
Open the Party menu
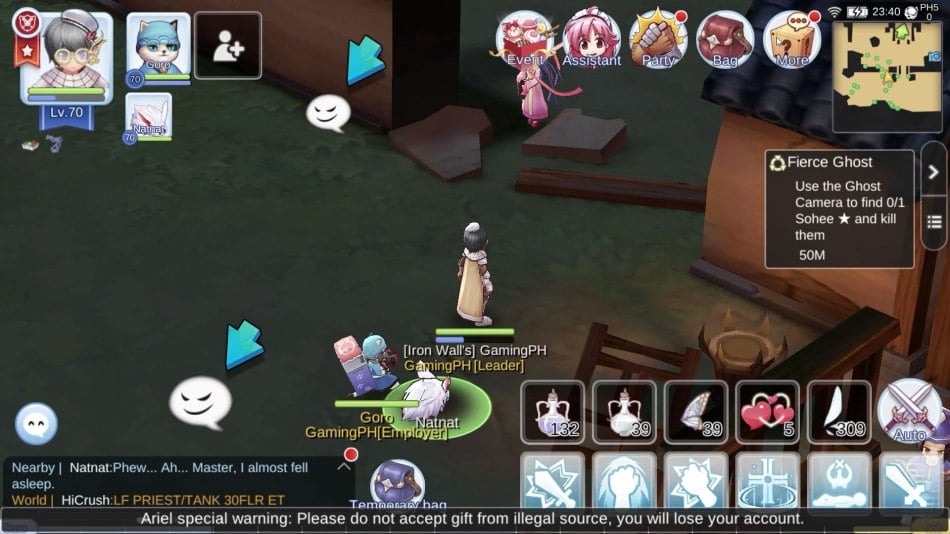[x=658, y=40]
